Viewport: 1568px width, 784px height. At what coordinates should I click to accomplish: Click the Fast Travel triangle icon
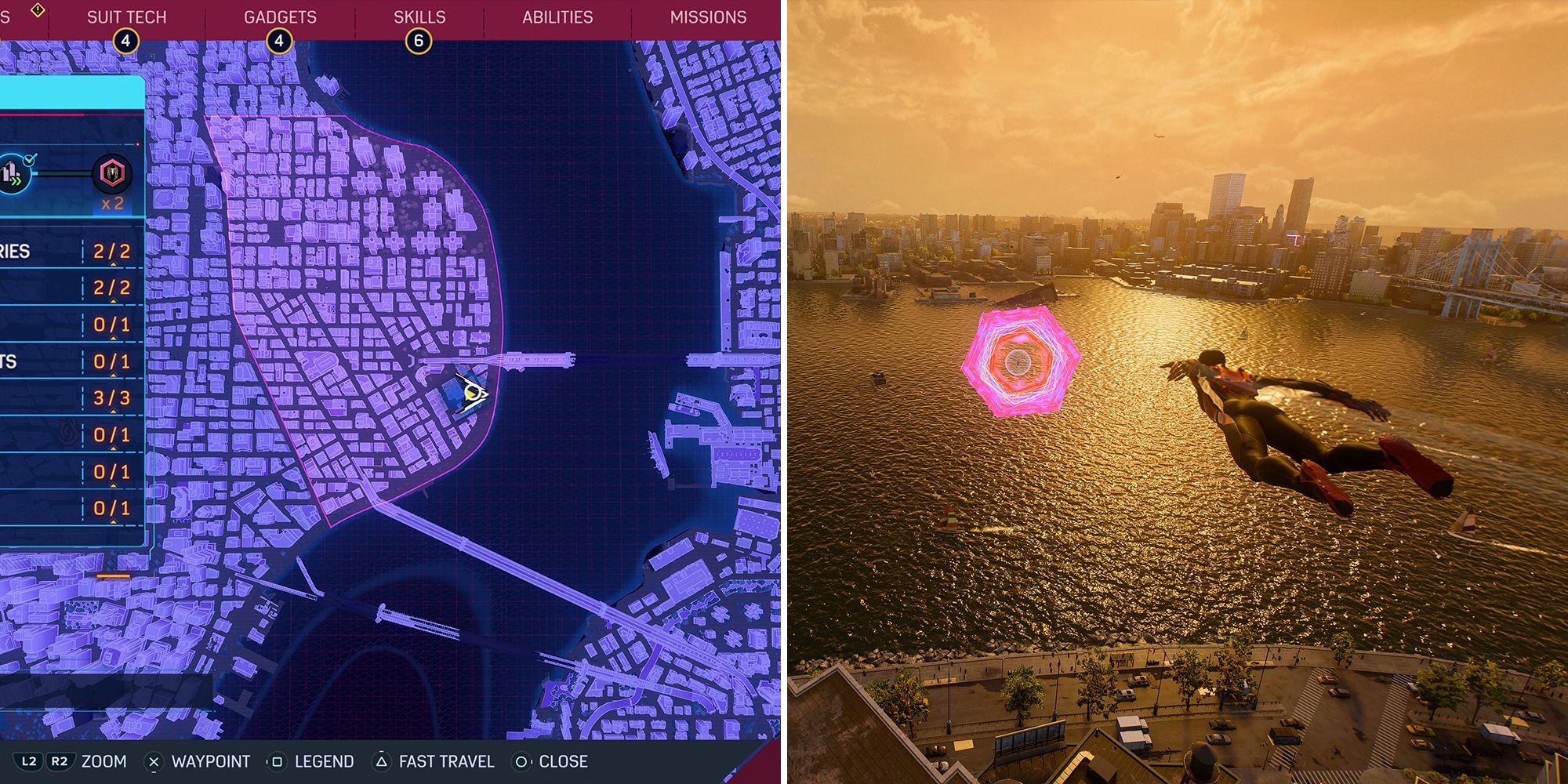point(382,760)
